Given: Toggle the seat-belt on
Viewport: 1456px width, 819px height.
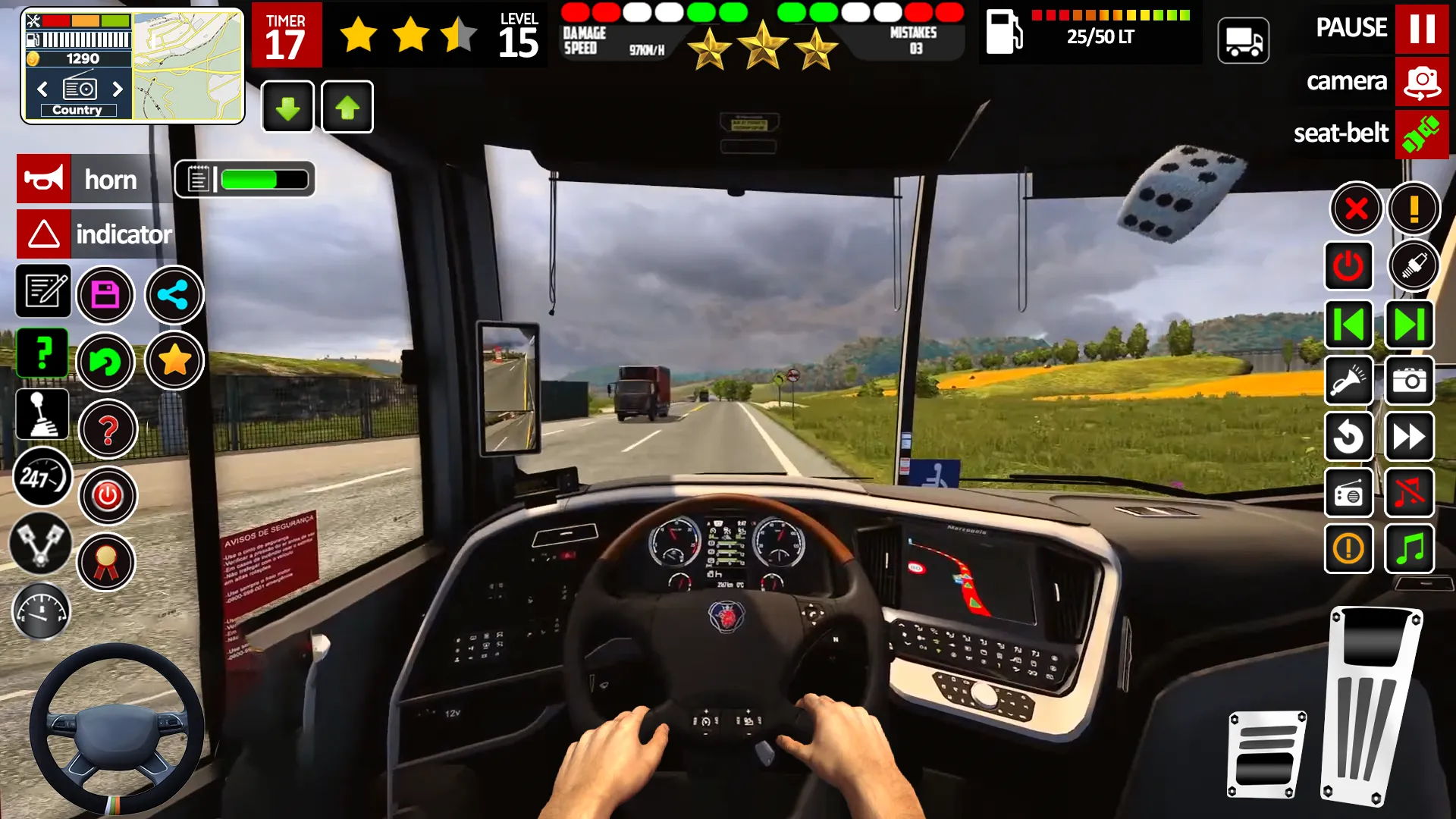Looking at the screenshot, I should [x=1422, y=134].
